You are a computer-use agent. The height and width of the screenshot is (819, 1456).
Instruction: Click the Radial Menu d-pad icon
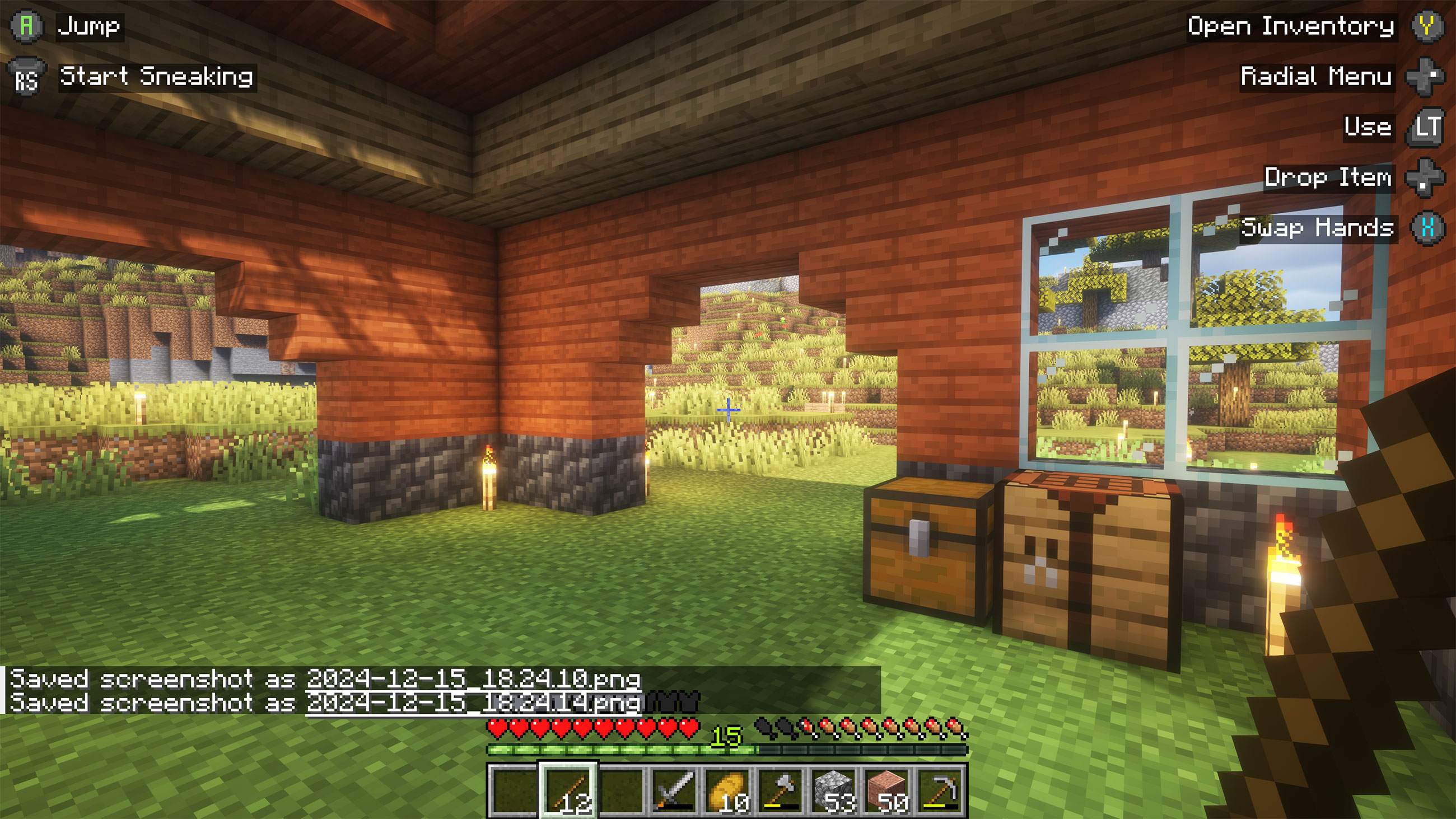(1427, 77)
